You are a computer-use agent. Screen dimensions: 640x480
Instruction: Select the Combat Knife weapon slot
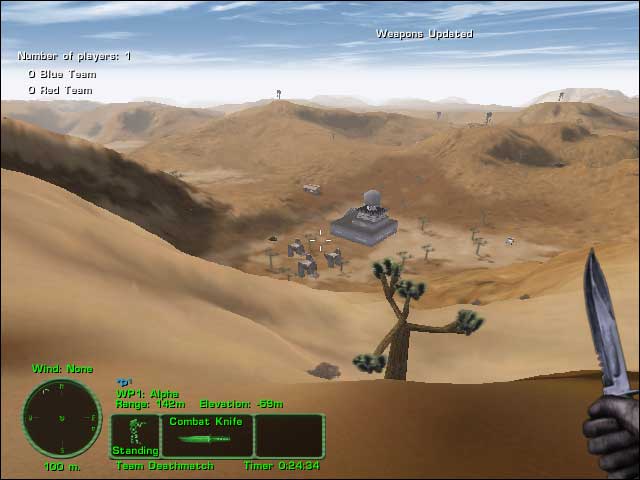coord(207,435)
